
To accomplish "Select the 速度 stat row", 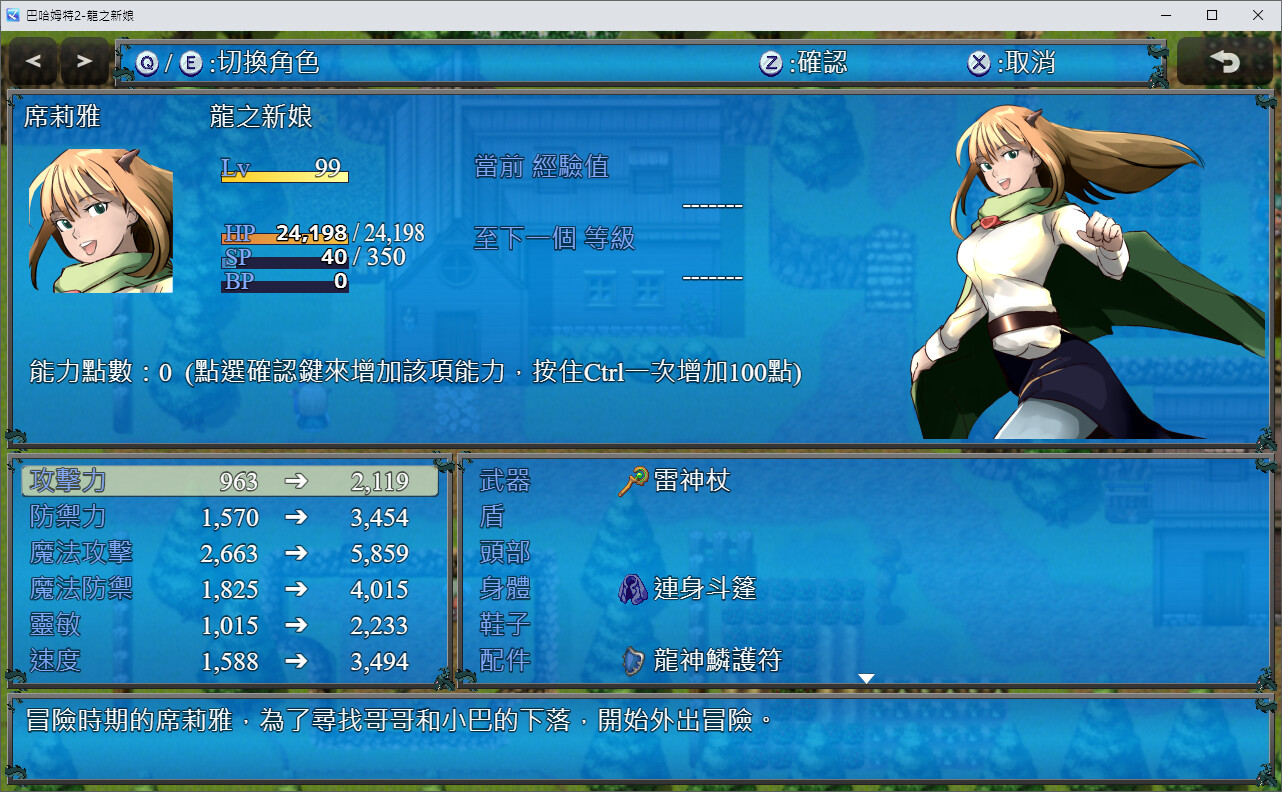I will click(x=230, y=661).
